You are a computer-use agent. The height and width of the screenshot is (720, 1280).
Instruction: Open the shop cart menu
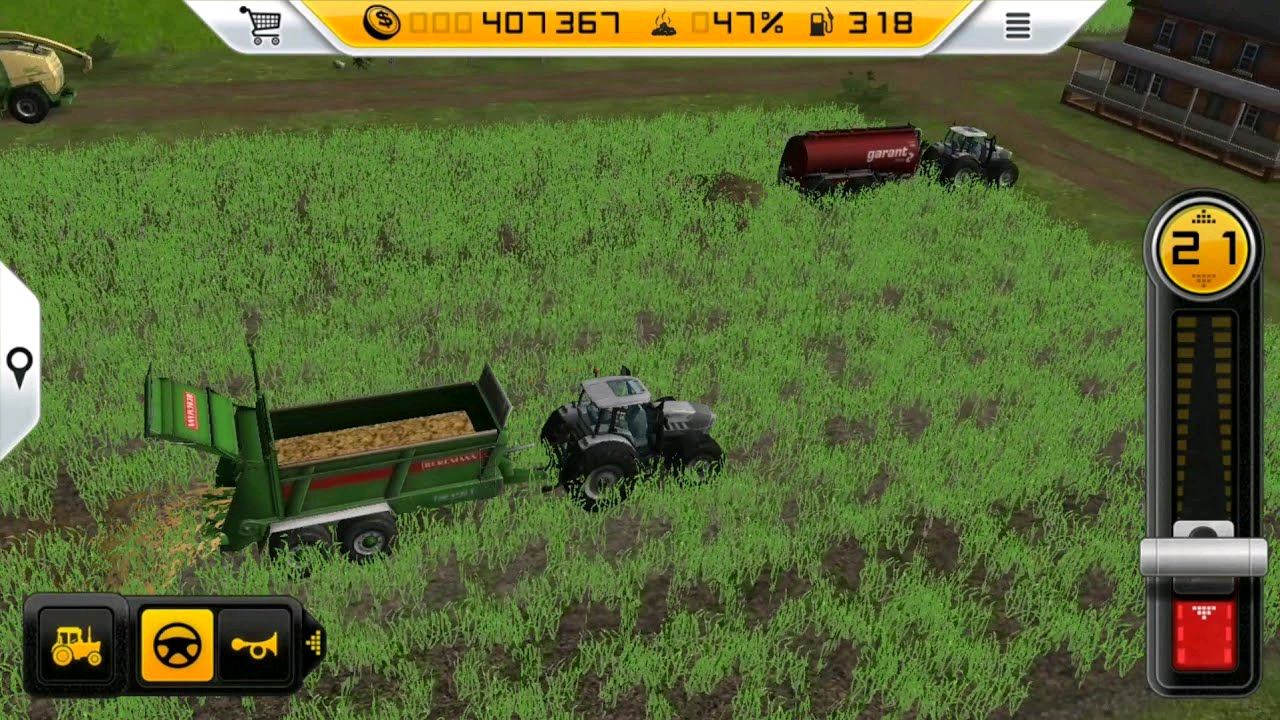260,25
